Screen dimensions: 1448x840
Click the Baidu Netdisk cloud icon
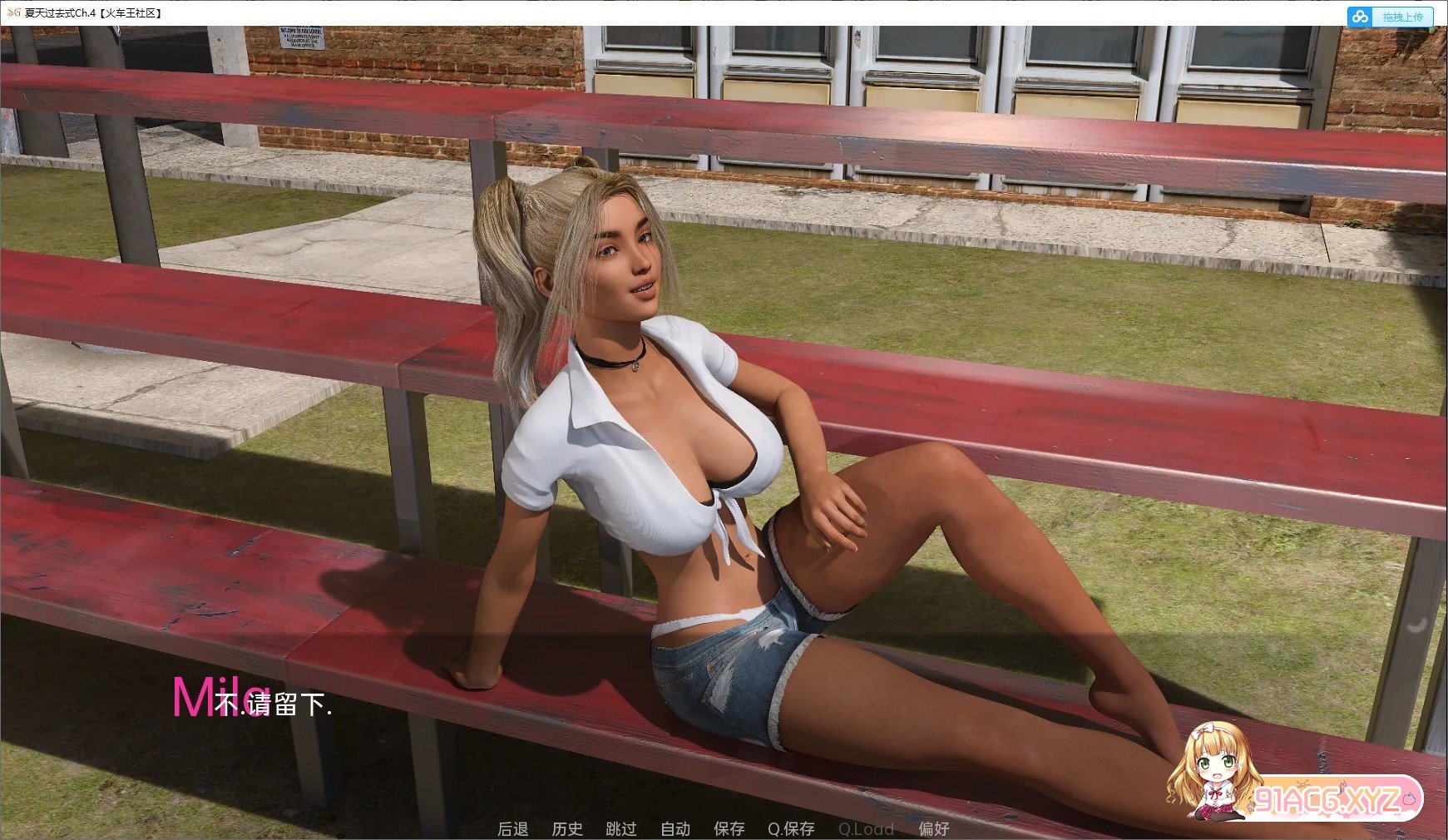[x=1361, y=16]
